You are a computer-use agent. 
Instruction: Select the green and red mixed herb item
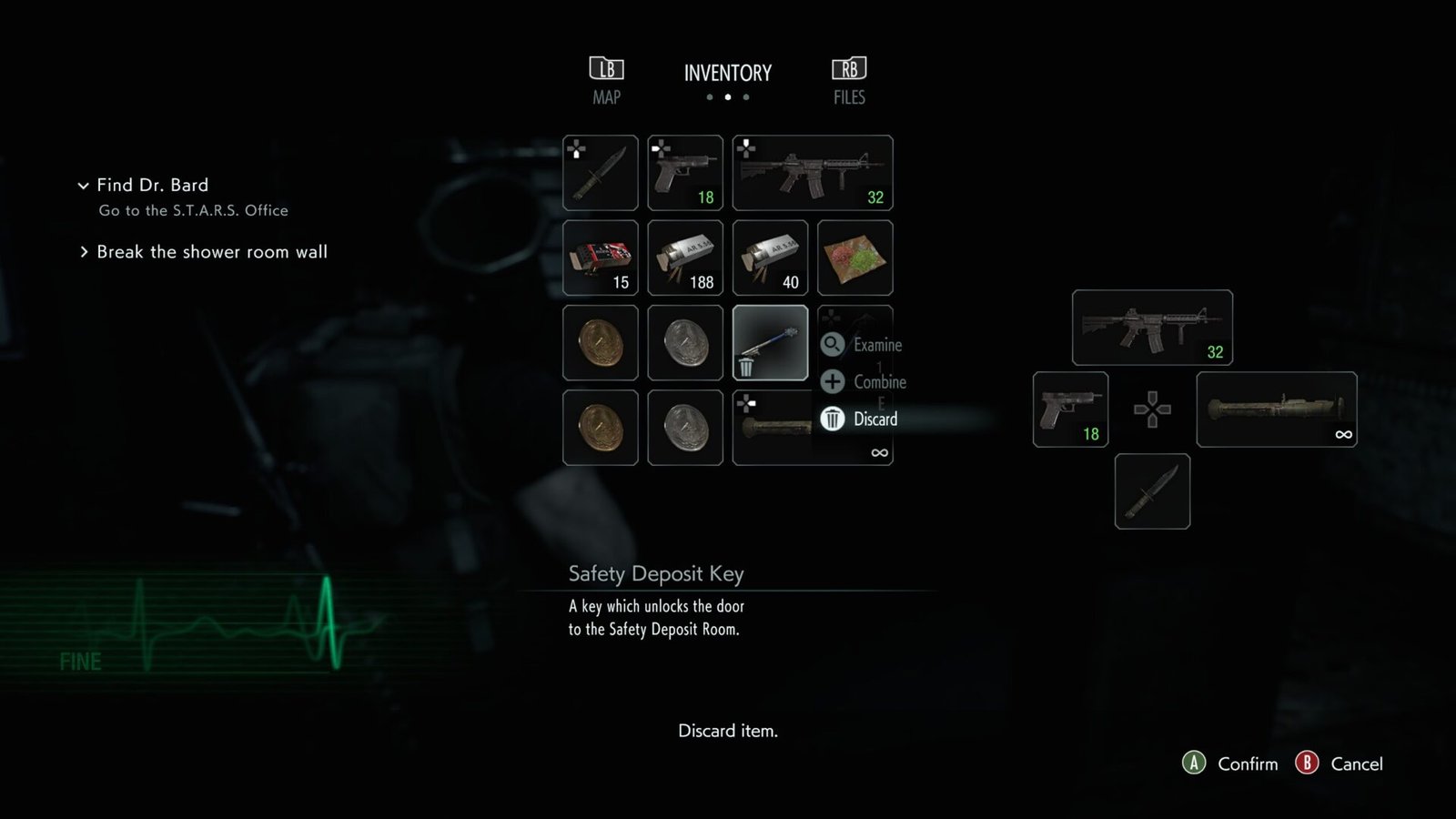click(855, 258)
